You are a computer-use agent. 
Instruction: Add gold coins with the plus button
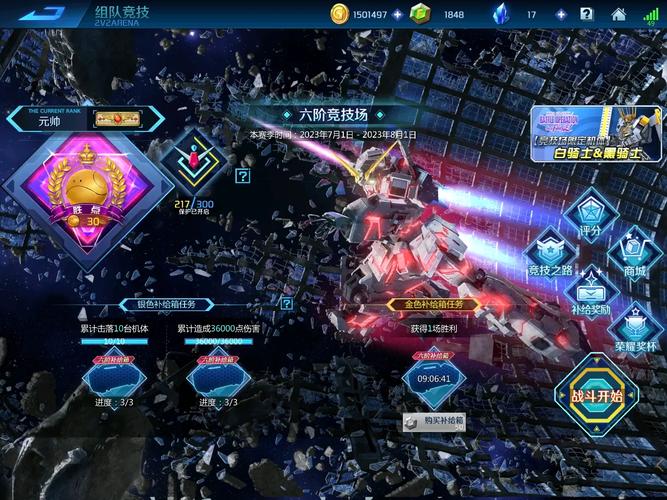tap(397, 14)
